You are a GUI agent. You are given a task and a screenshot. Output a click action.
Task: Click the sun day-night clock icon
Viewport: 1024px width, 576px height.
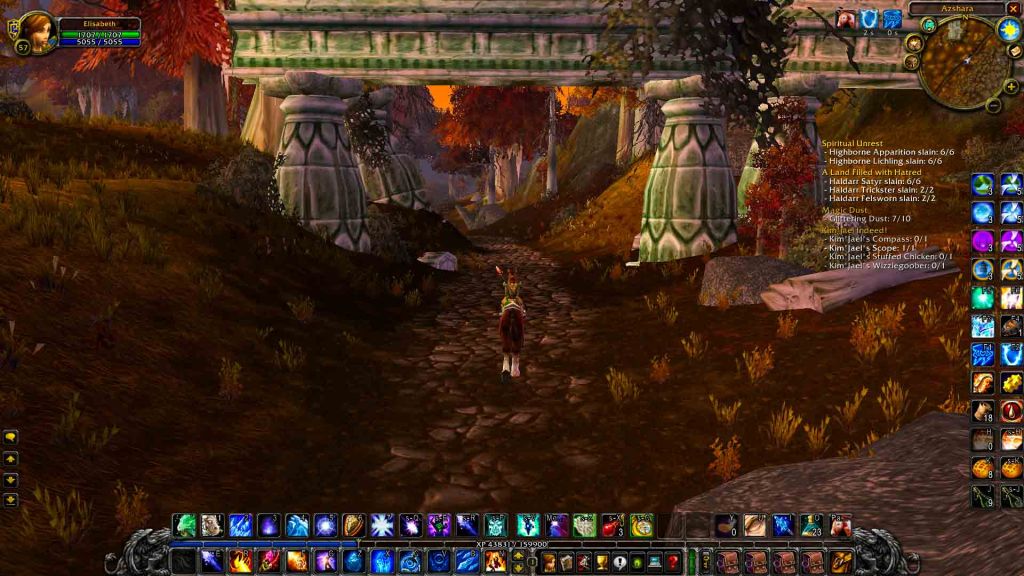pos(1007,29)
